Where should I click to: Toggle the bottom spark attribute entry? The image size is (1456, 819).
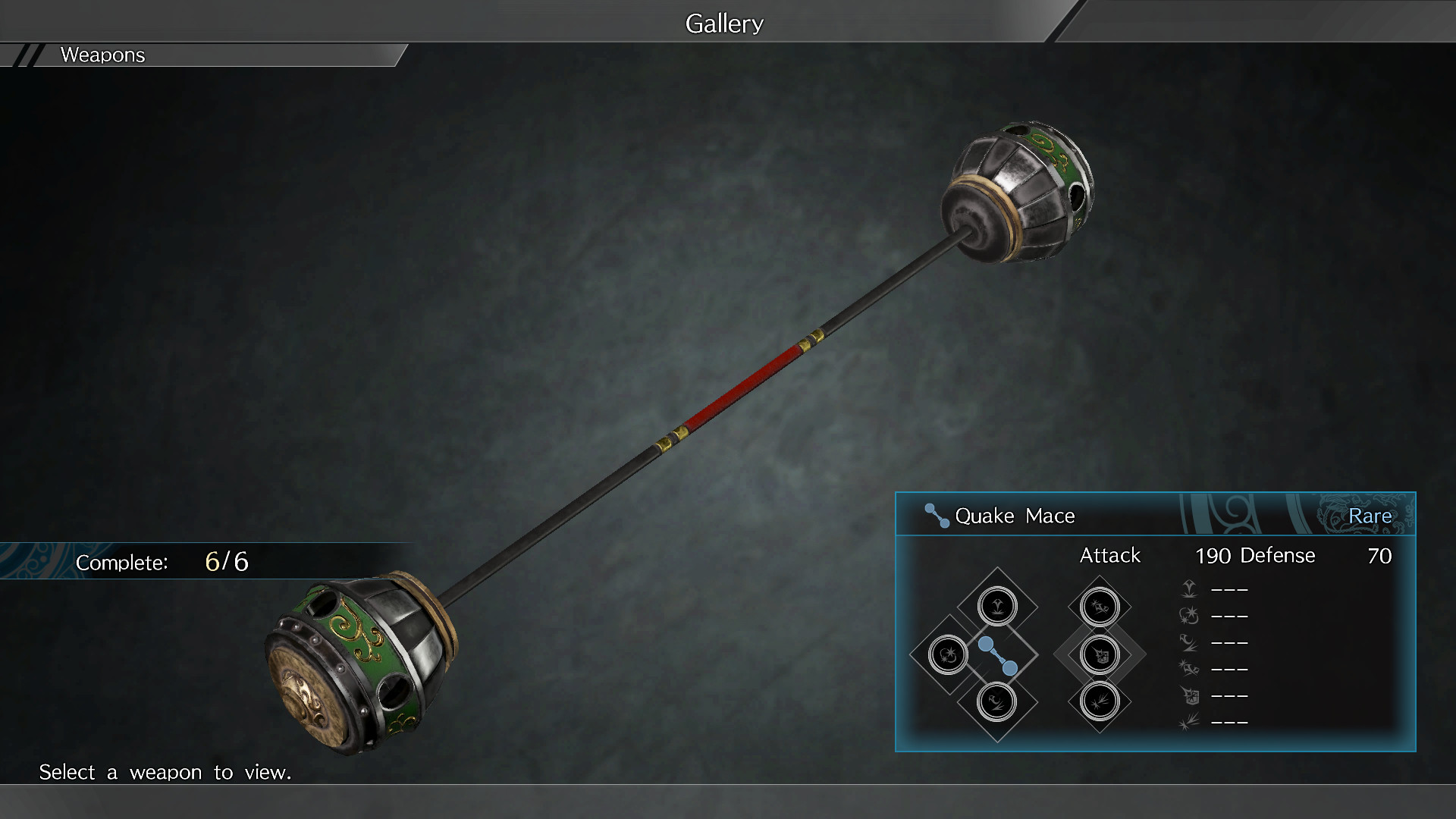point(1188,722)
